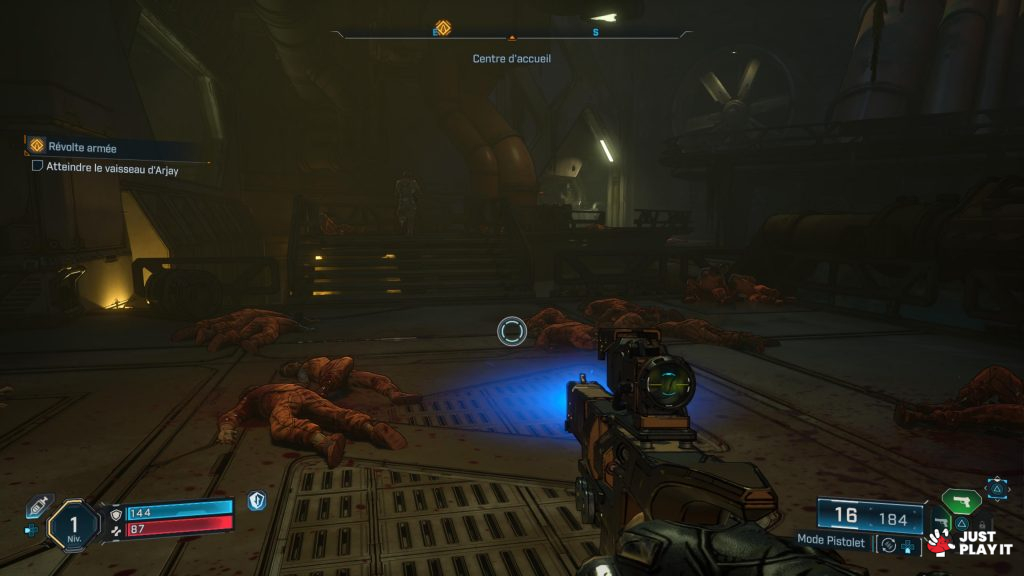
Task: Open the level 1 character badge
Action: point(74,524)
